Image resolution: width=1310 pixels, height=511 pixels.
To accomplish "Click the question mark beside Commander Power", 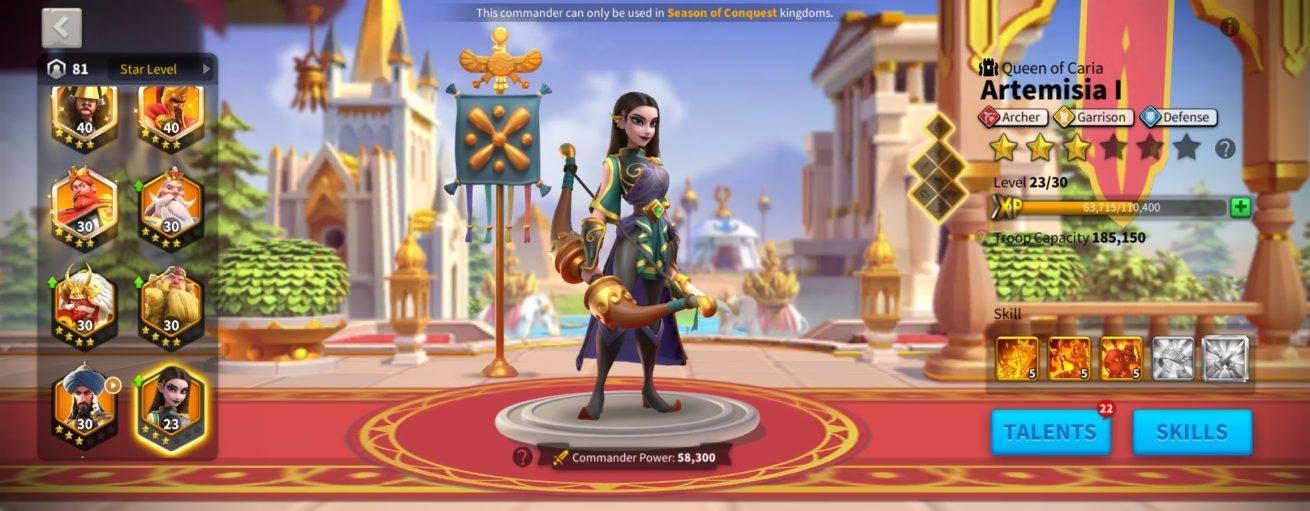I will (x=521, y=457).
